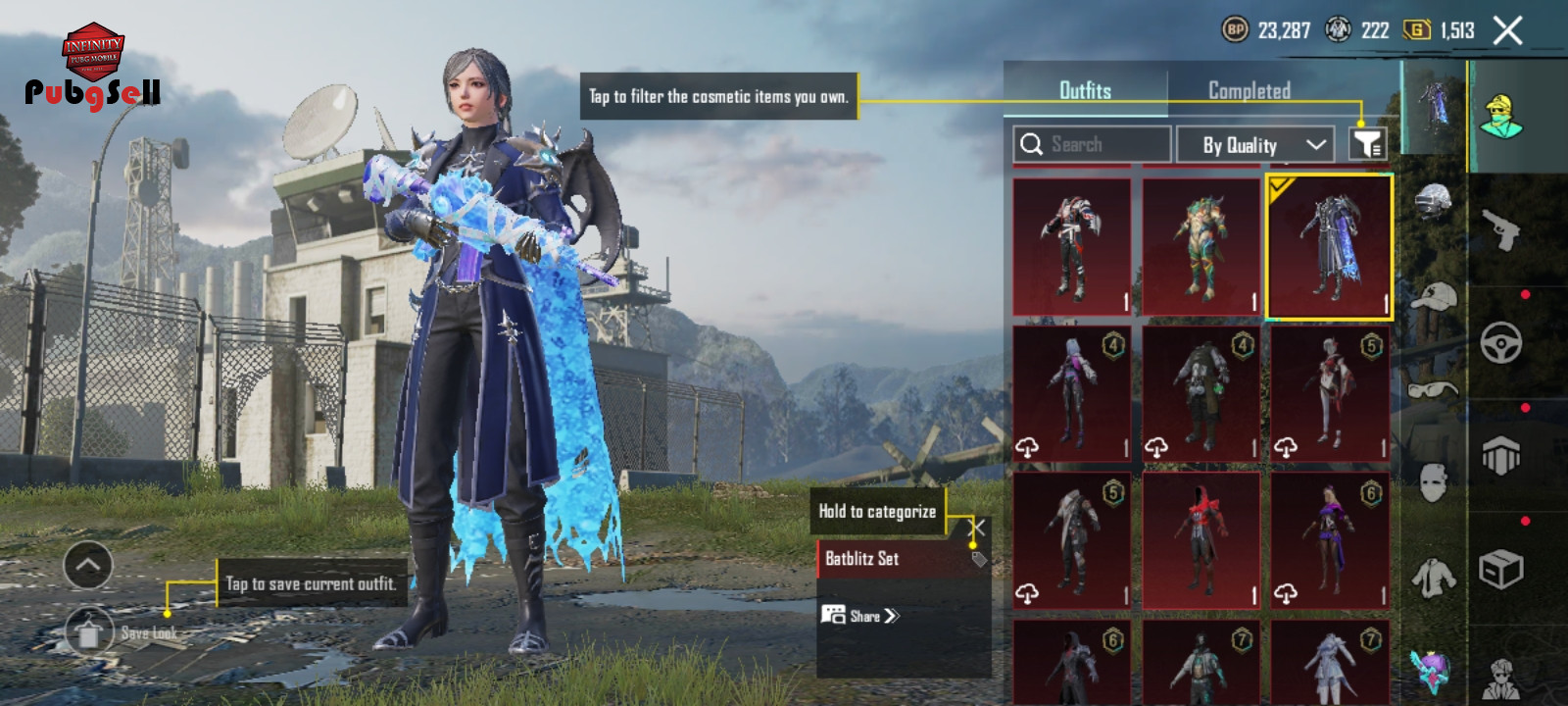Select the Outfits tab
The height and width of the screenshot is (706, 1568).
pos(1085,90)
